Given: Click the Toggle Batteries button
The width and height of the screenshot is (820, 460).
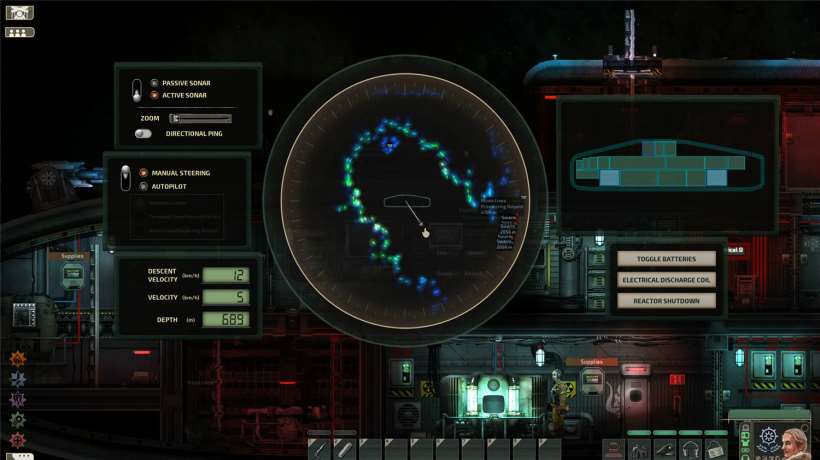Looking at the screenshot, I should 668,259.
